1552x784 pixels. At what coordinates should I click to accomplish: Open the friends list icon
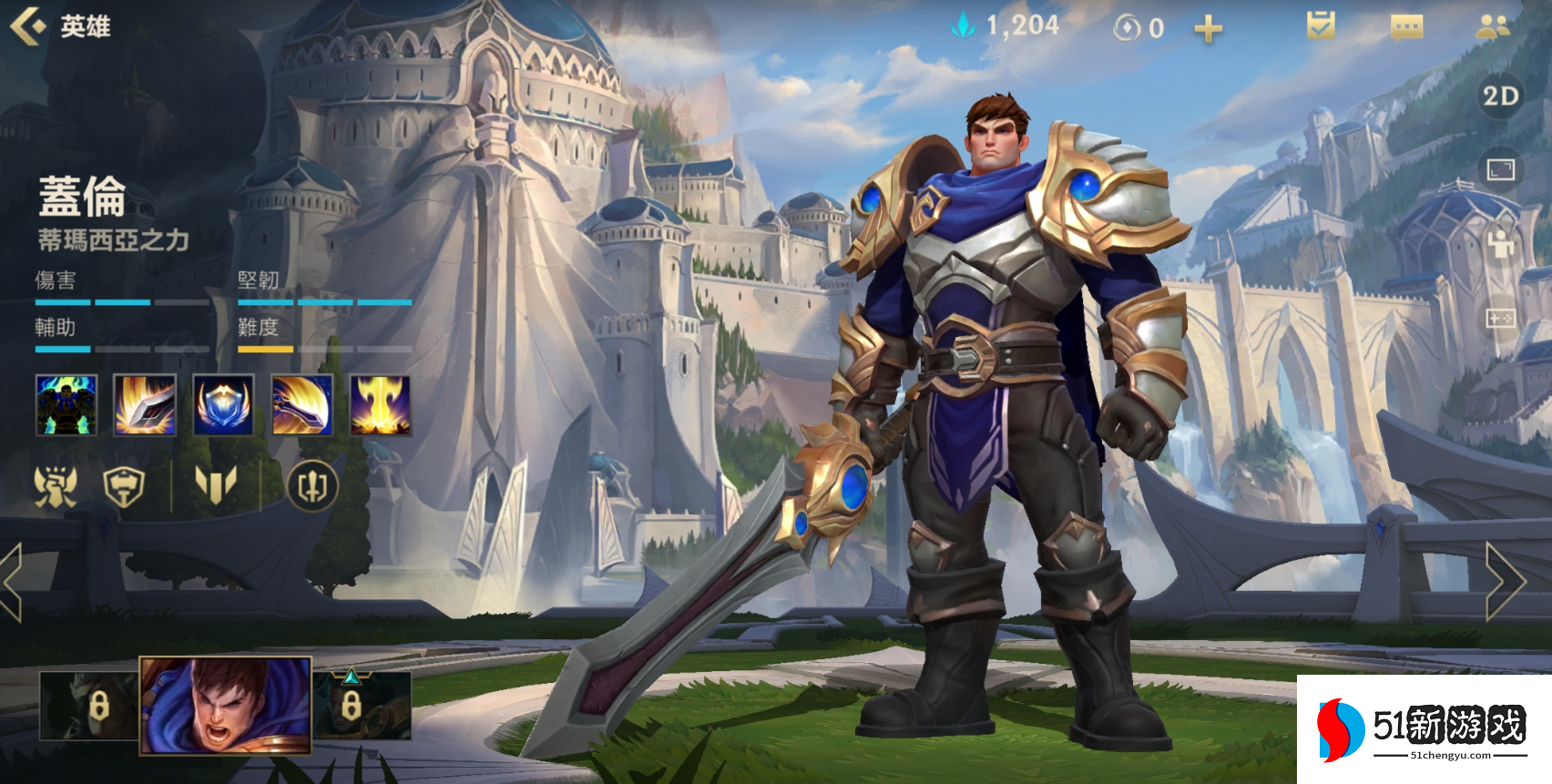click(x=1493, y=27)
